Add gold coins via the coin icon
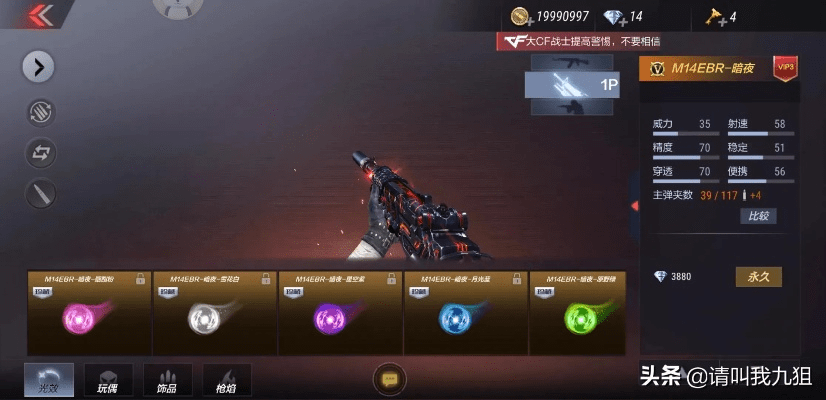Screen dimensions: 826x400 coord(521,16)
